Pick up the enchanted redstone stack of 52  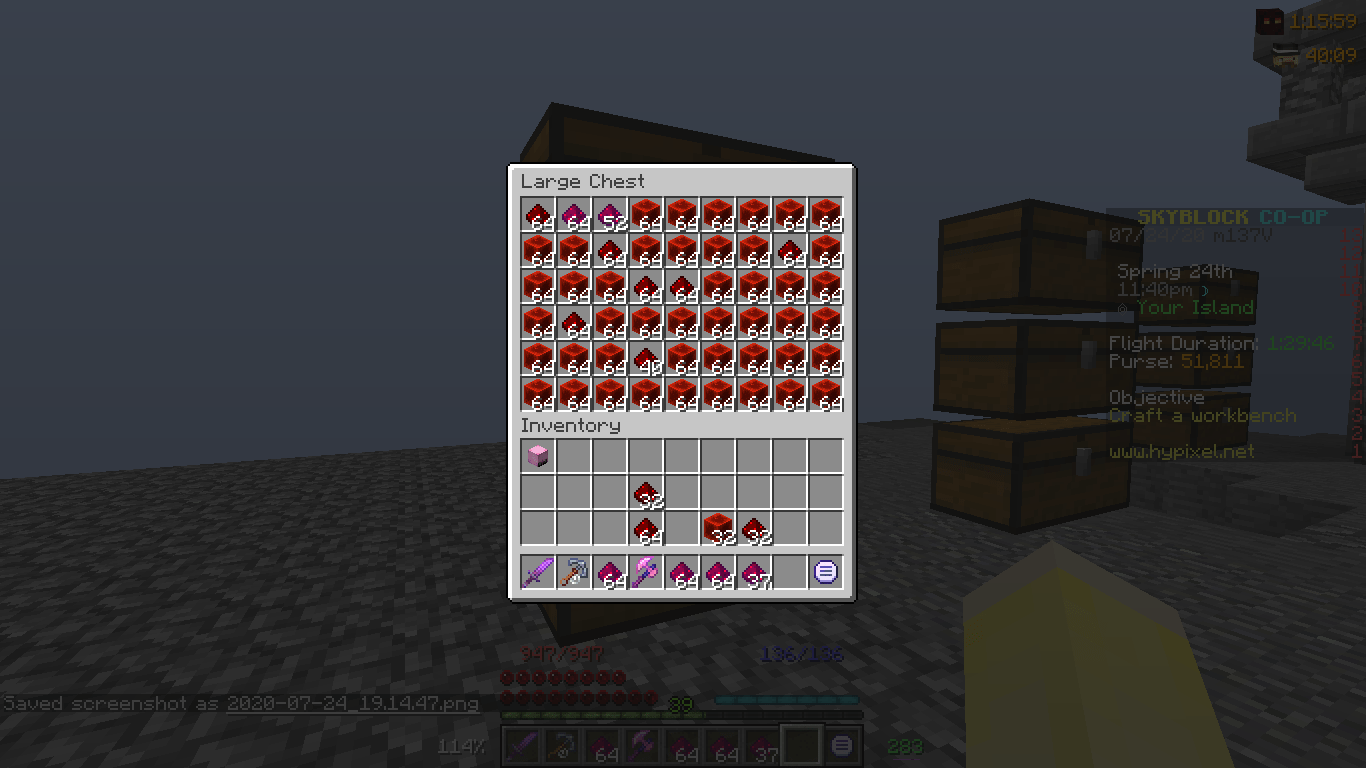[609, 212]
